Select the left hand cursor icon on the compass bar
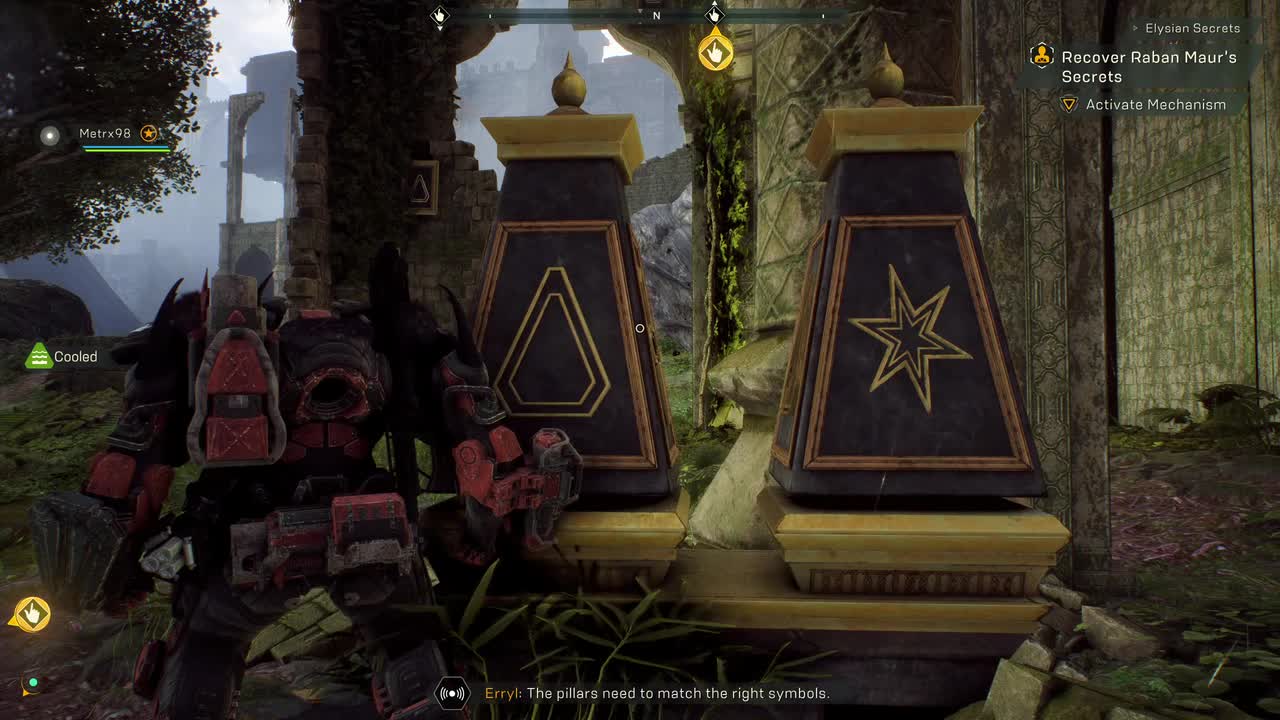Screen dimensions: 1280x720 440,14
